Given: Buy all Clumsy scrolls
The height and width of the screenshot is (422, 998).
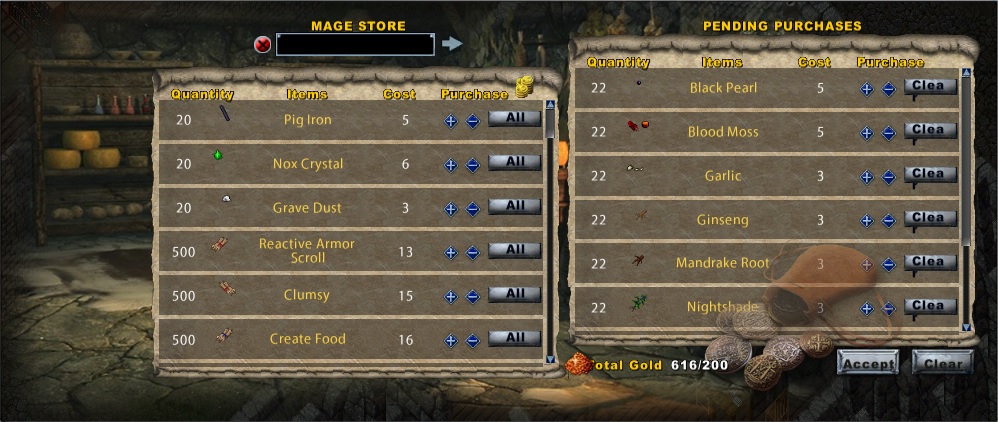Looking at the screenshot, I should tap(514, 294).
